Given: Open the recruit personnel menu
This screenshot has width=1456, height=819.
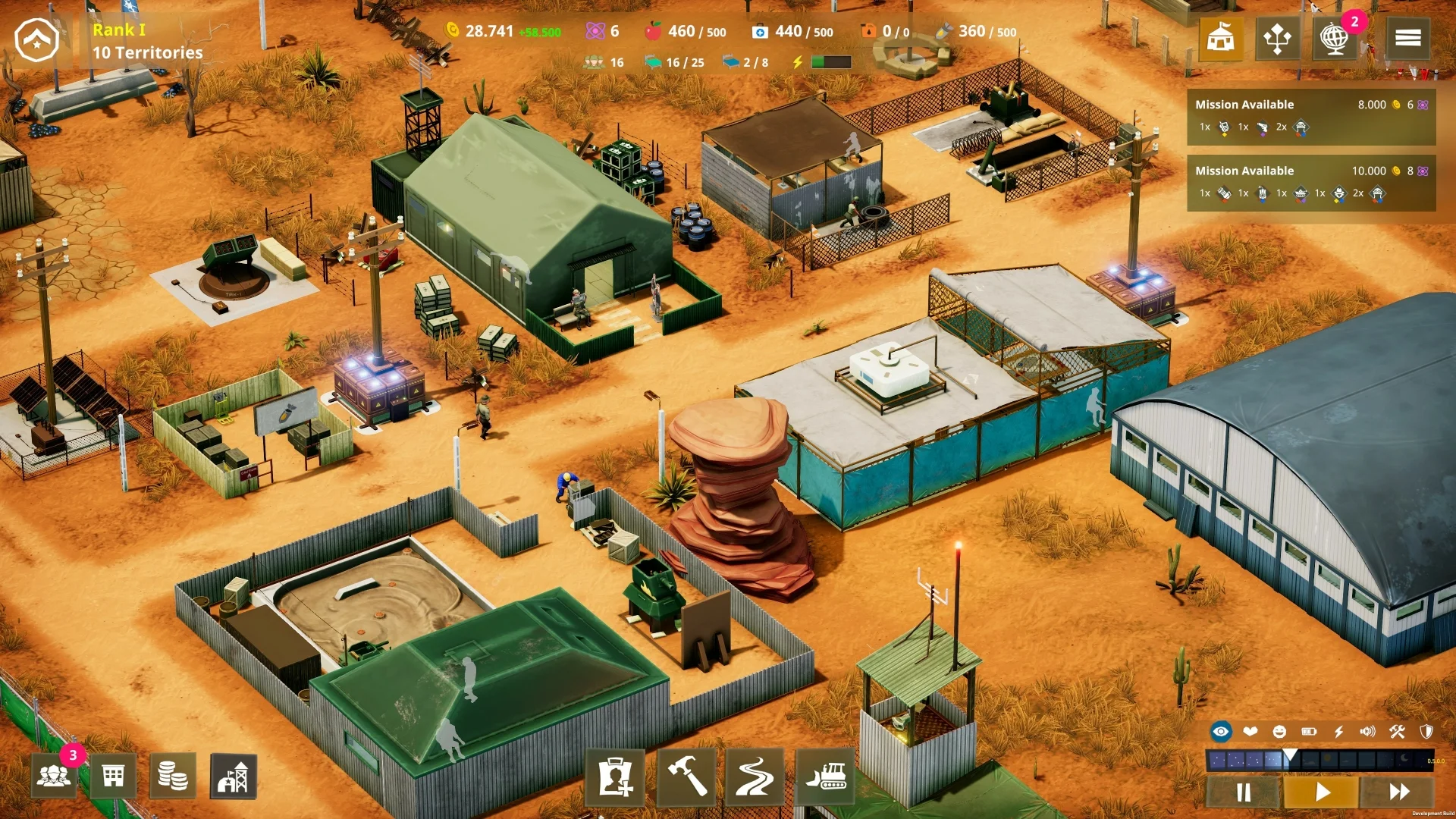Looking at the screenshot, I should 615,776.
